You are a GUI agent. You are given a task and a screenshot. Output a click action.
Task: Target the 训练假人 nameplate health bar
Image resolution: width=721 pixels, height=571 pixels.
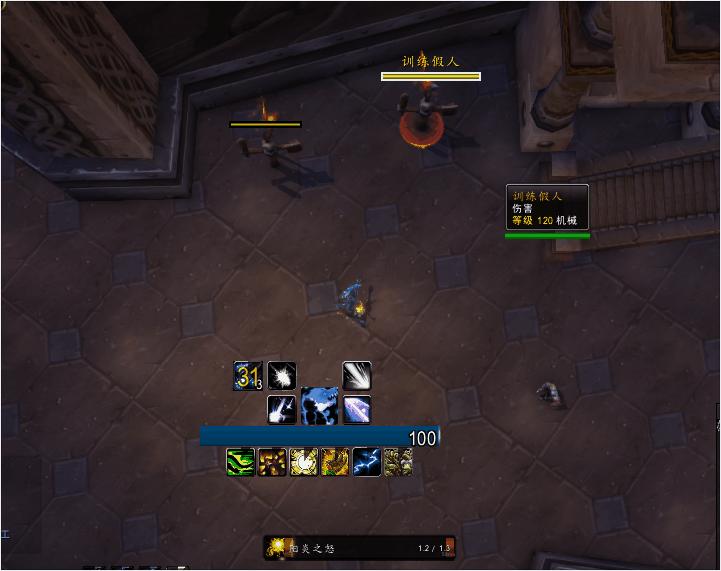(431, 76)
